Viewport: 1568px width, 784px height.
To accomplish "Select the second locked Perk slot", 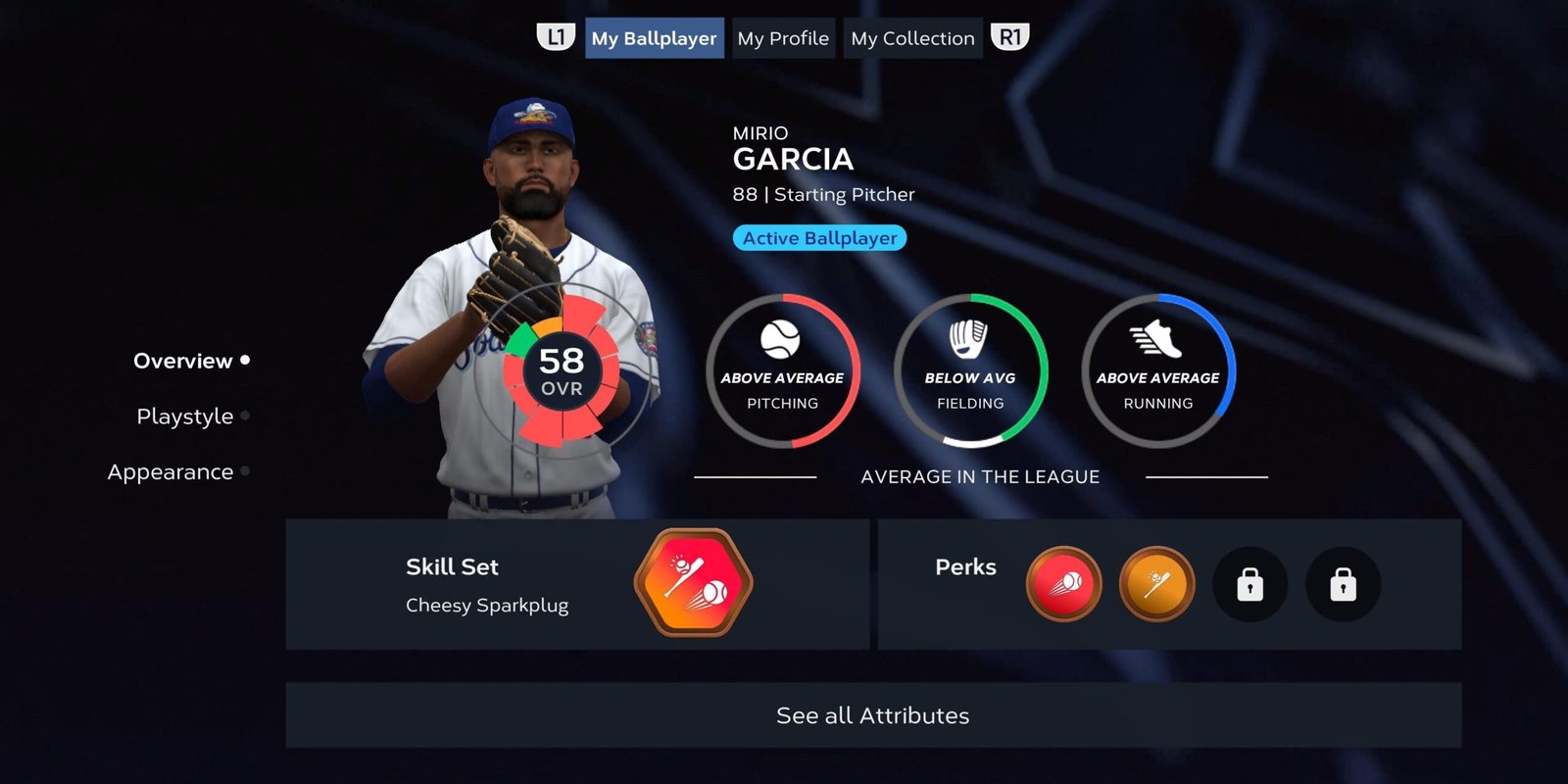I will point(1343,583).
